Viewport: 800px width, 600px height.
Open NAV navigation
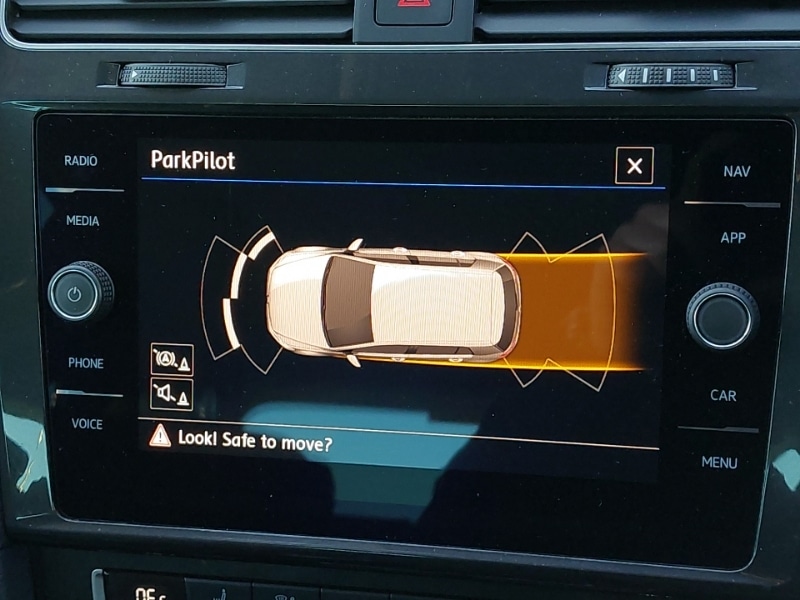click(736, 172)
